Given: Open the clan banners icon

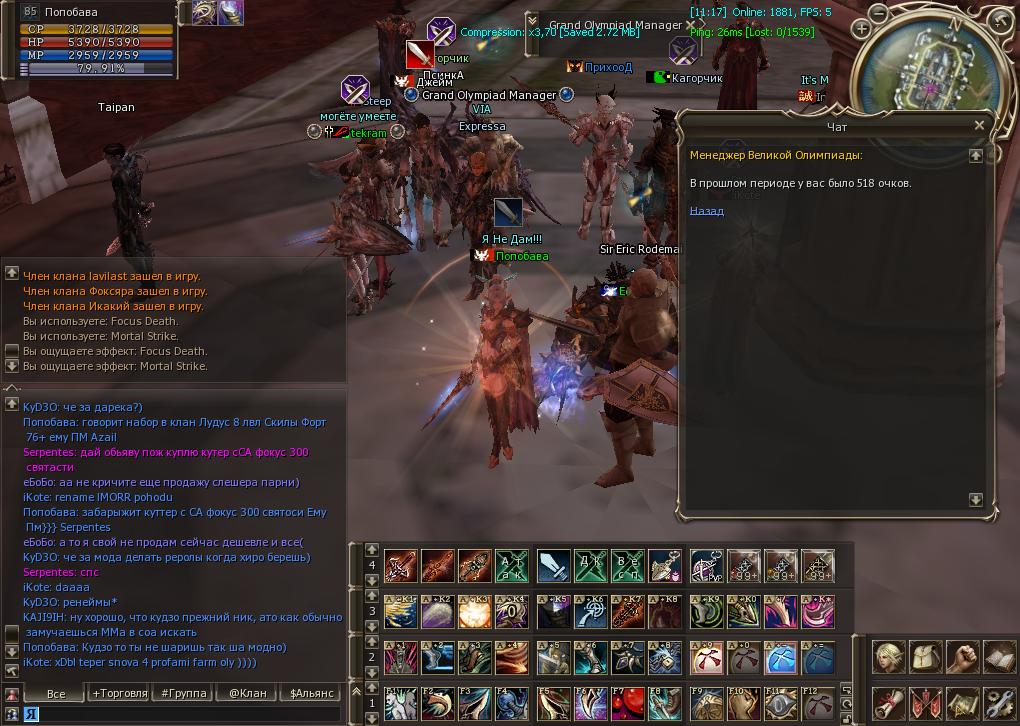Looking at the screenshot, I should click(x=927, y=703).
